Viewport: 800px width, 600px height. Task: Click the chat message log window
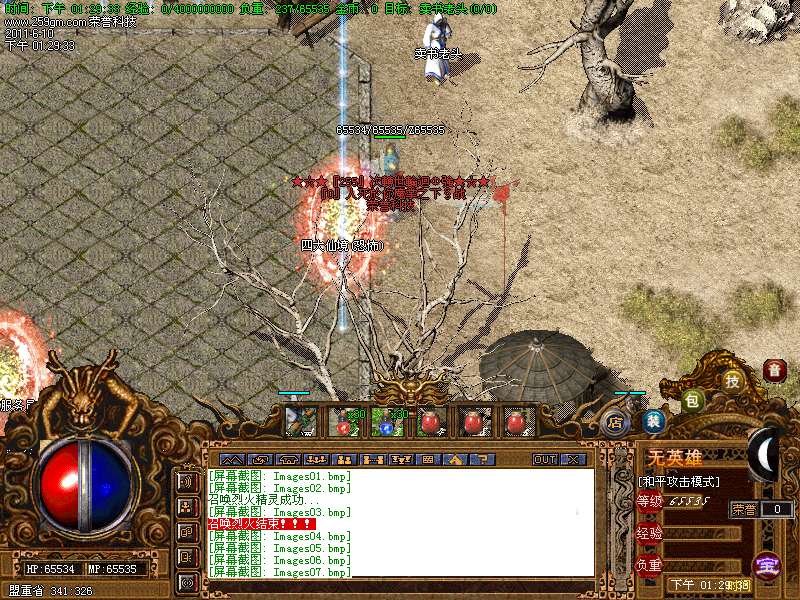click(400, 523)
